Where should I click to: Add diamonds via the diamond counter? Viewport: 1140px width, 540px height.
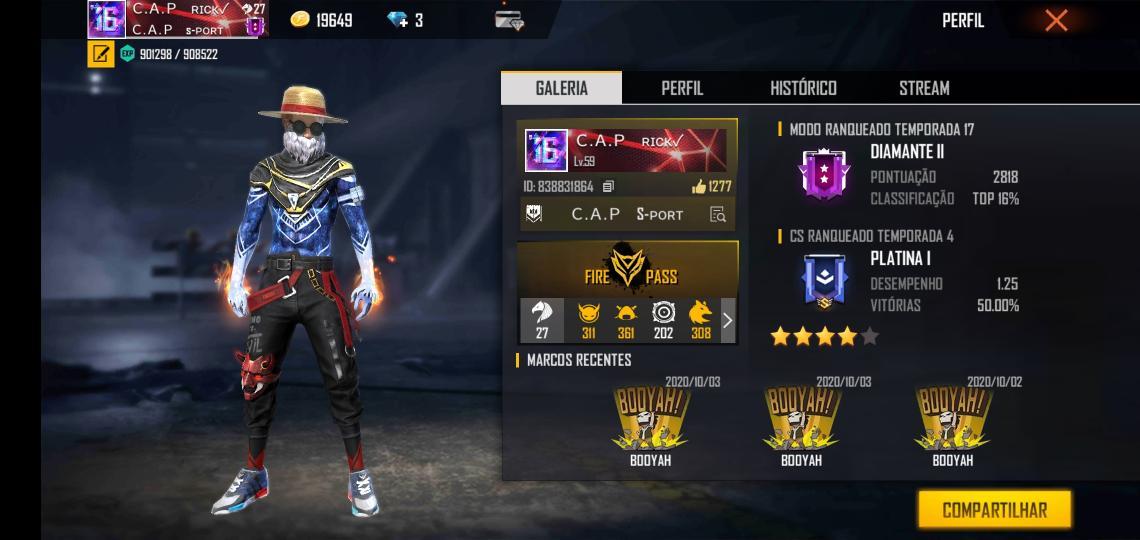[405, 20]
